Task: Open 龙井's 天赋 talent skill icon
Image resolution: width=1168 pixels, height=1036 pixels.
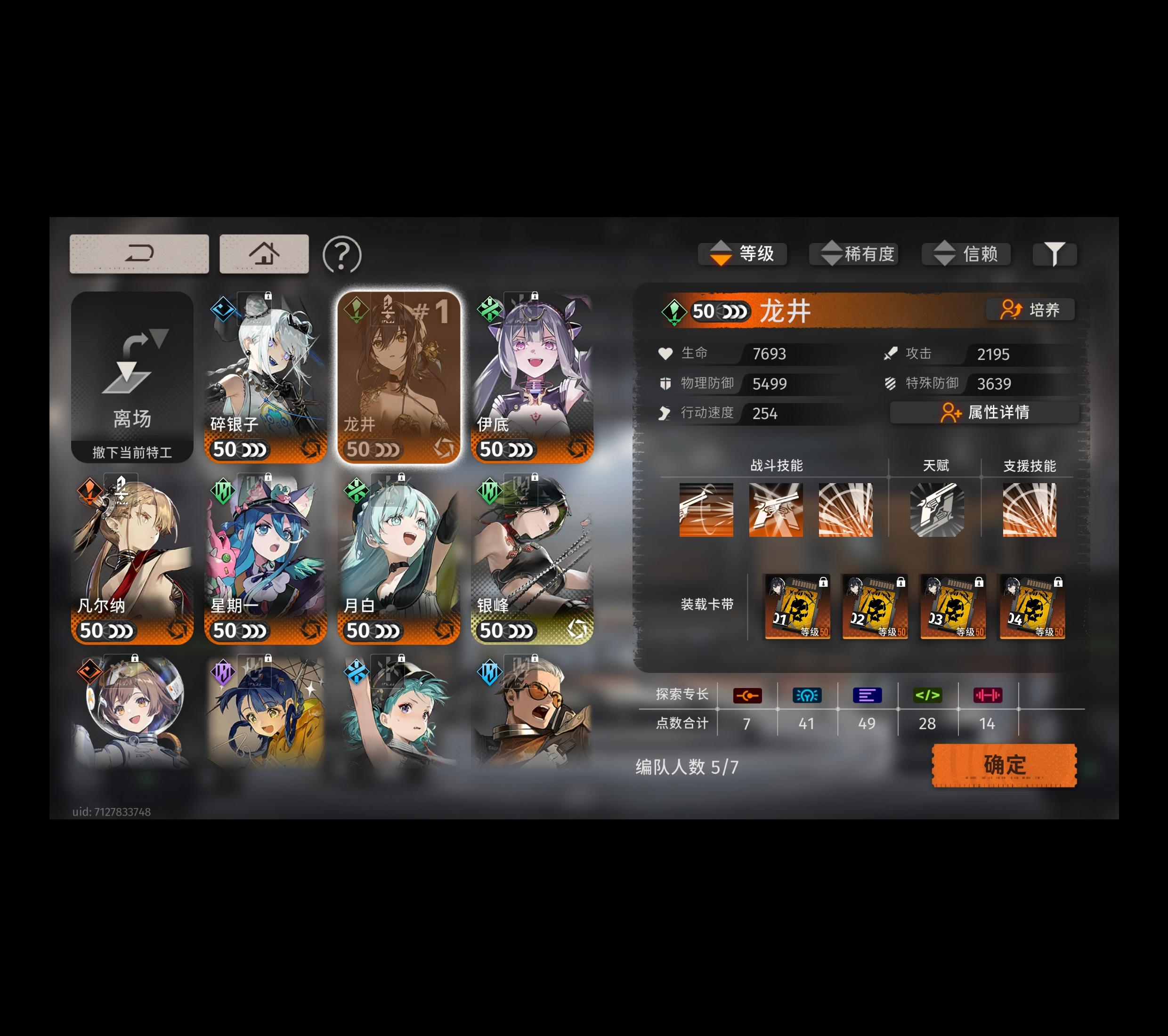Action: coord(938,510)
